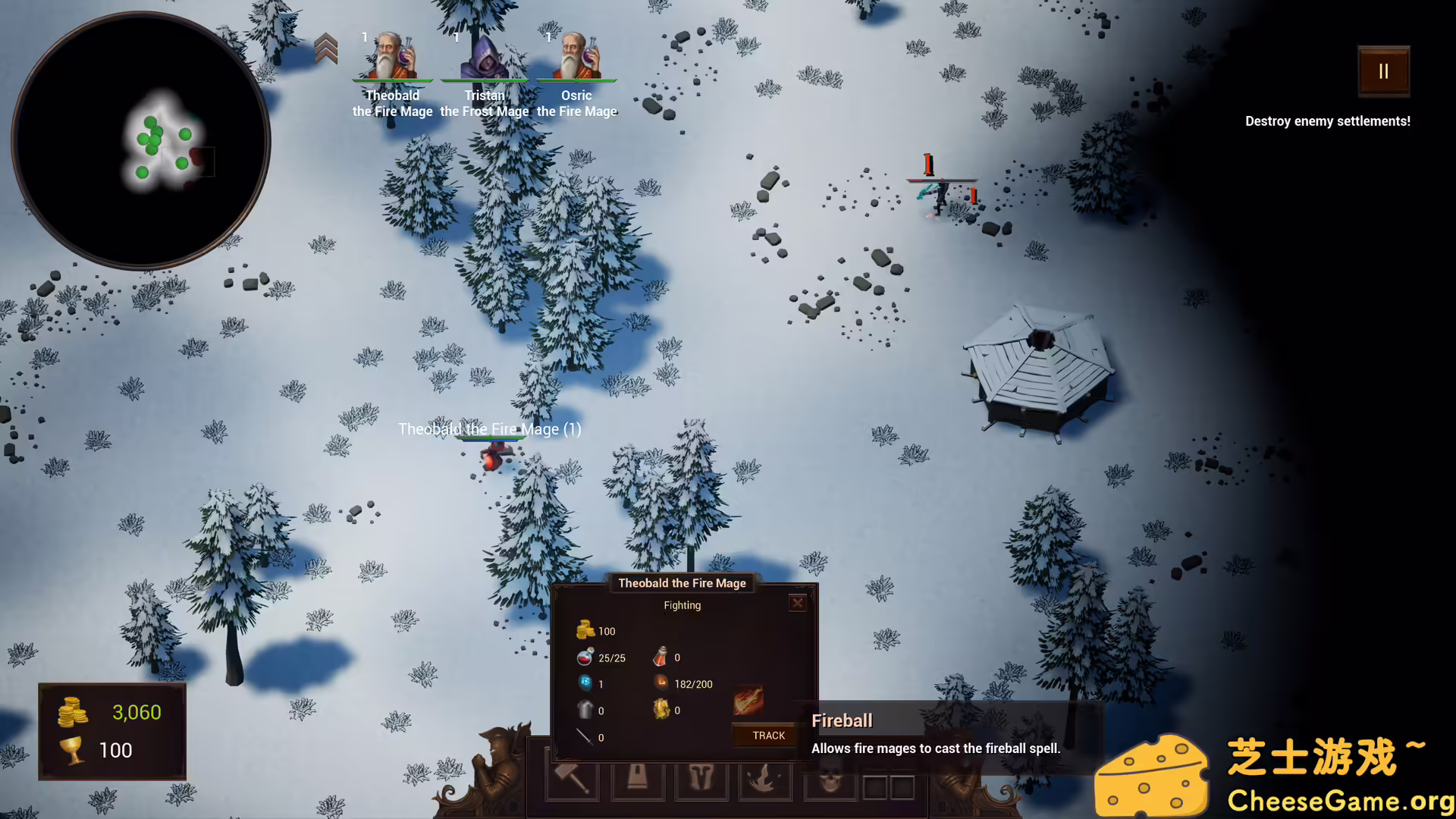Expand the hero list with the double chevron
The height and width of the screenshot is (819, 1456).
click(327, 47)
